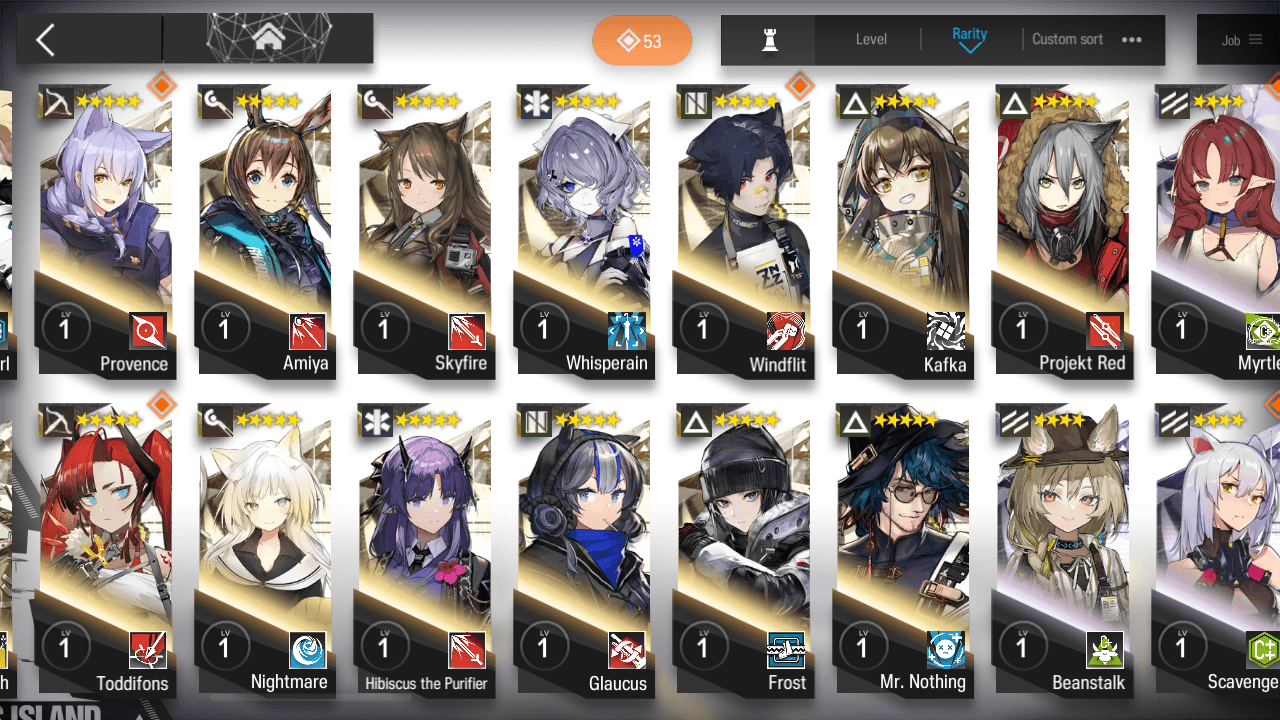Pick the Toddifons operator card
The height and width of the screenshot is (720, 1280).
click(x=106, y=550)
